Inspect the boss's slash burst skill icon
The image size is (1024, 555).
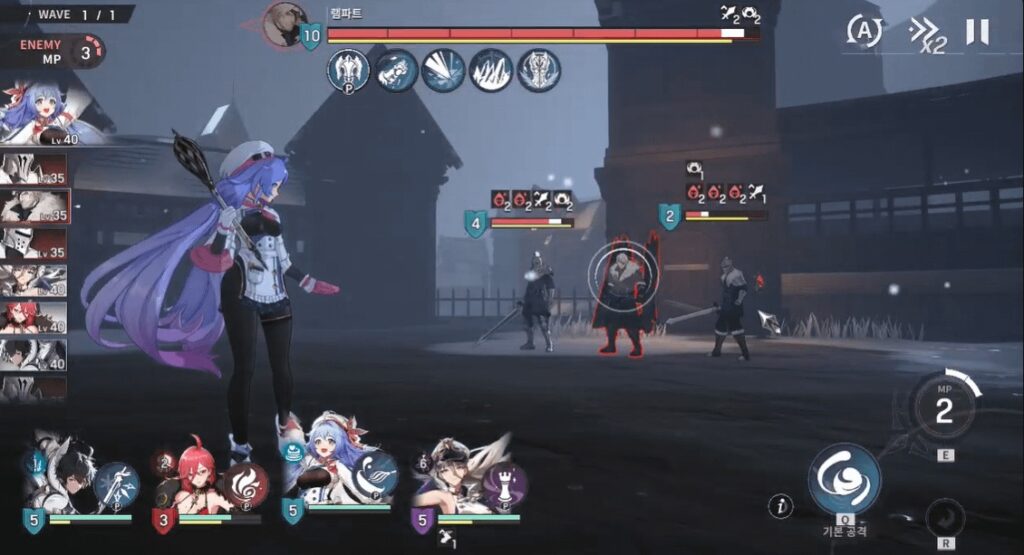443,71
